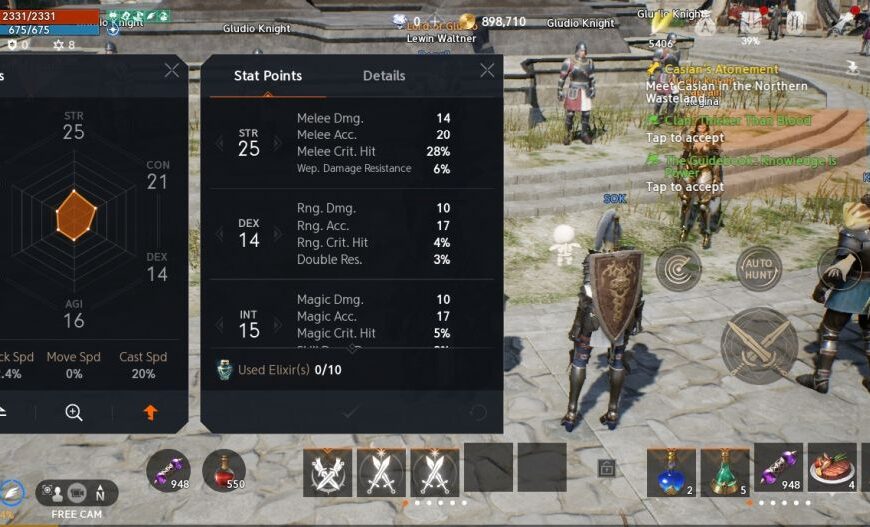Click the magnifying glass zoom icon

pyautogui.click(x=74, y=412)
